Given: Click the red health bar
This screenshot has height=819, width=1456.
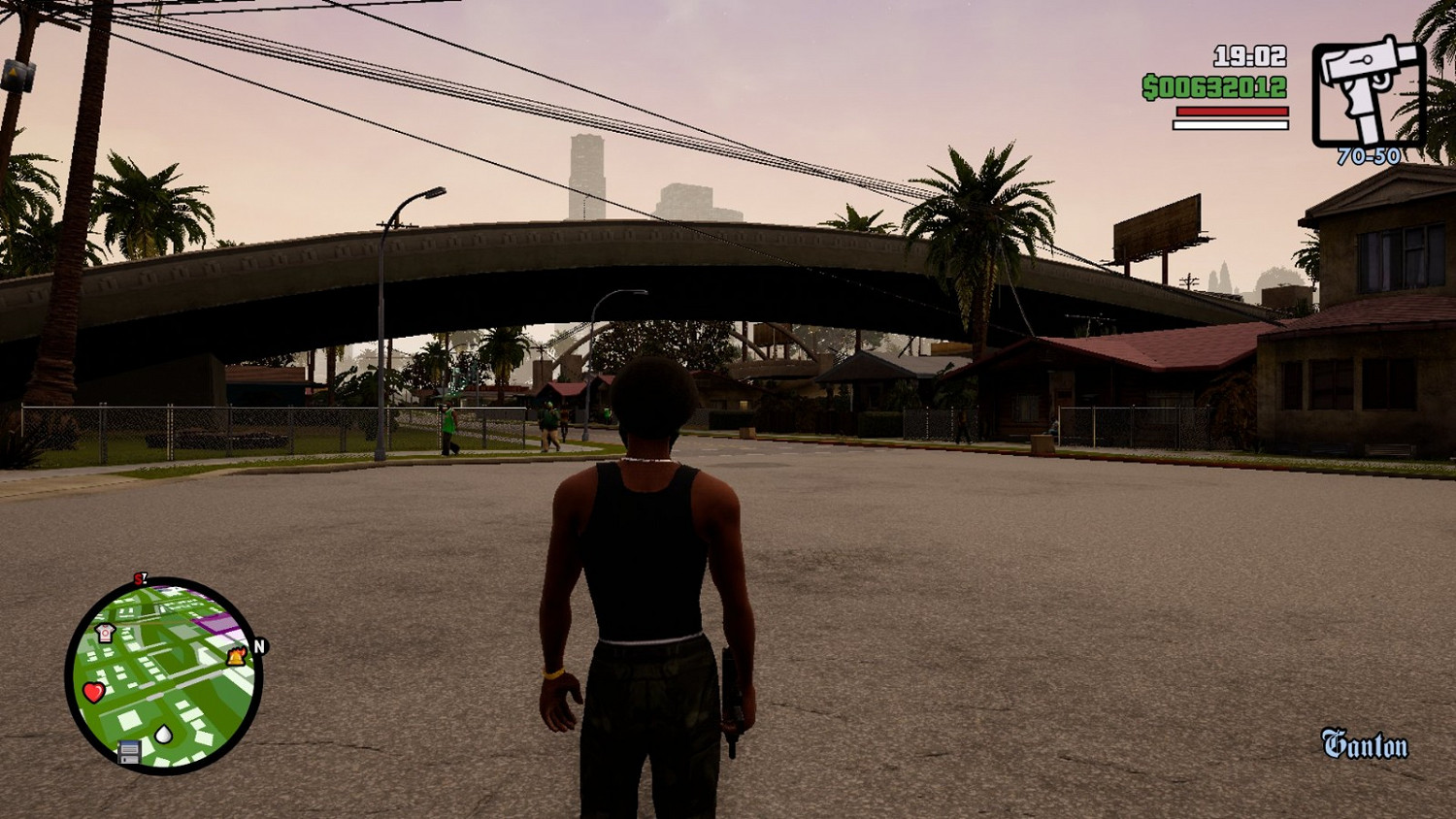Looking at the screenshot, I should pos(1231,112).
